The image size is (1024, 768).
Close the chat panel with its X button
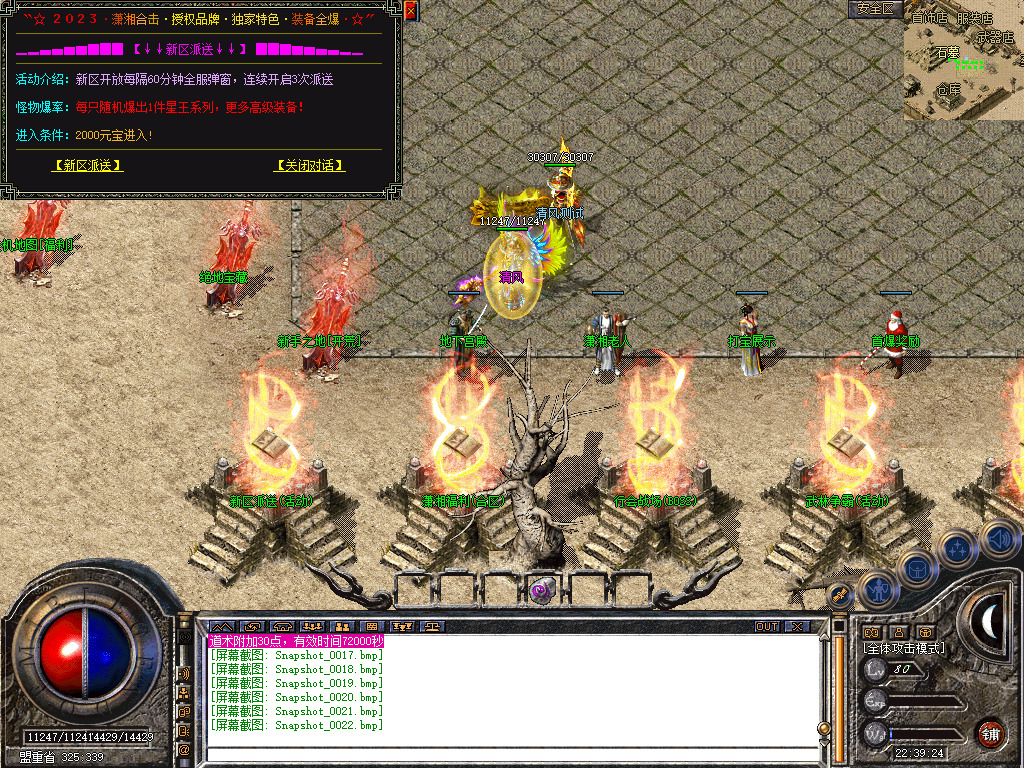click(797, 627)
